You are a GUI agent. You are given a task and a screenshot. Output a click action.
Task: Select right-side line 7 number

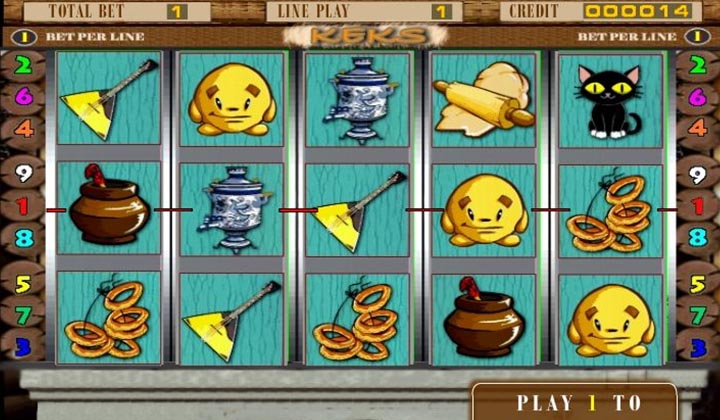tap(696, 315)
